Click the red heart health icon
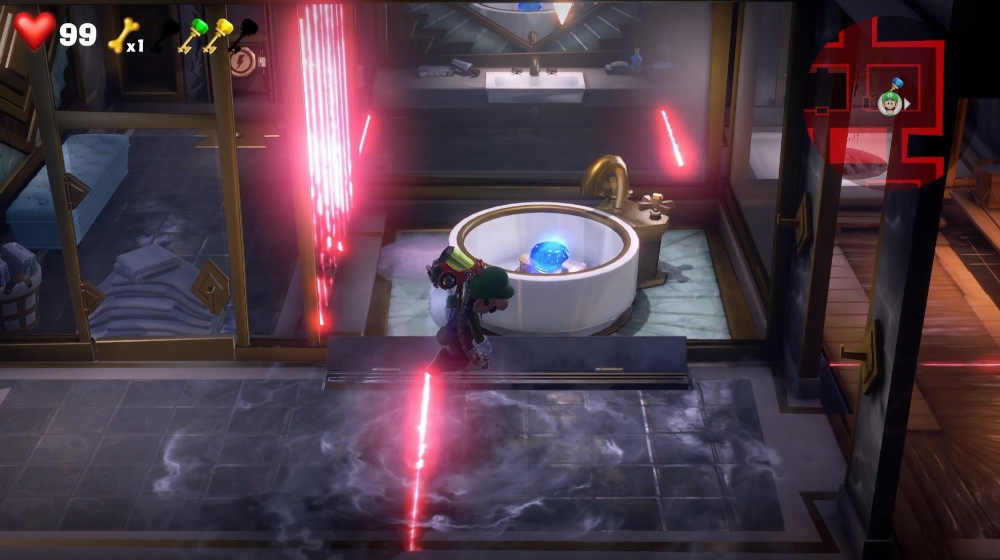This screenshot has width=1000, height=560. [x=35, y=32]
